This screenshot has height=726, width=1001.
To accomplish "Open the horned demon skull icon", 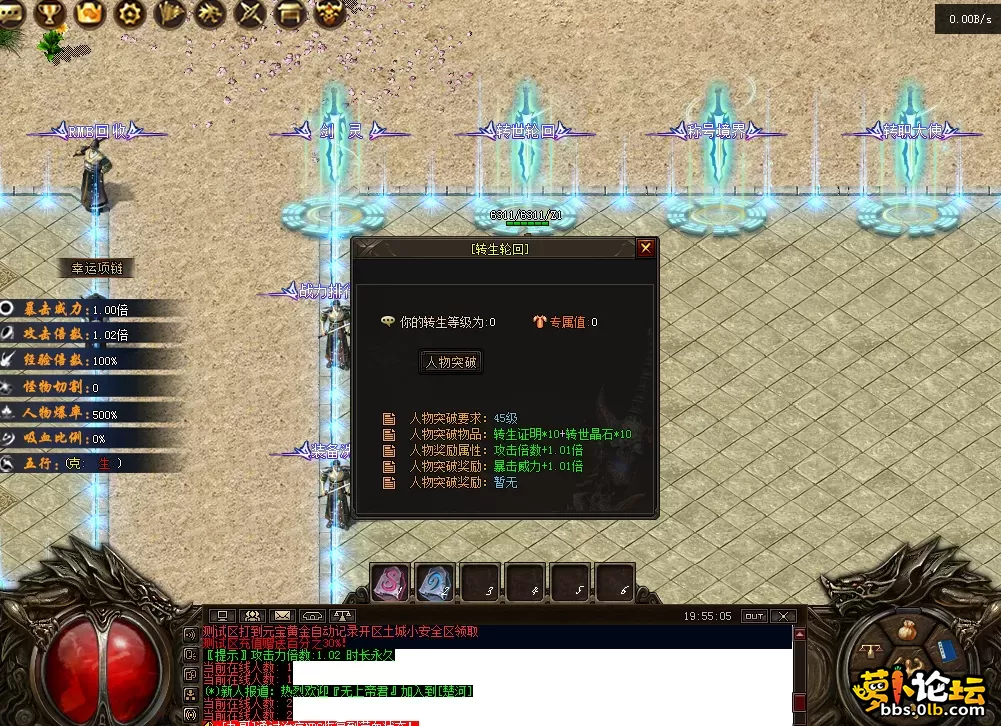I will tap(330, 13).
